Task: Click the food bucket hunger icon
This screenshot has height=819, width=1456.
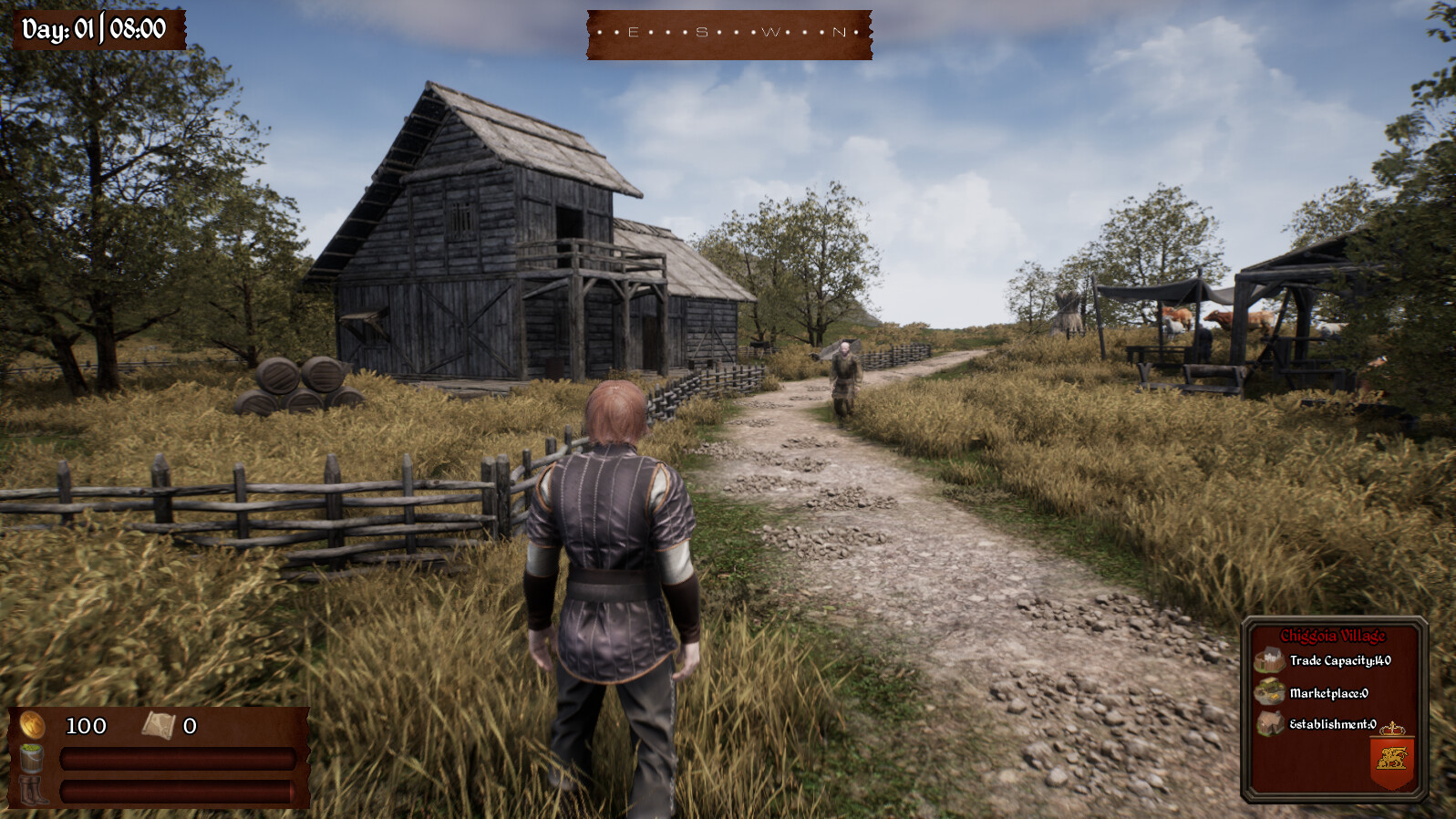Action: [32, 757]
